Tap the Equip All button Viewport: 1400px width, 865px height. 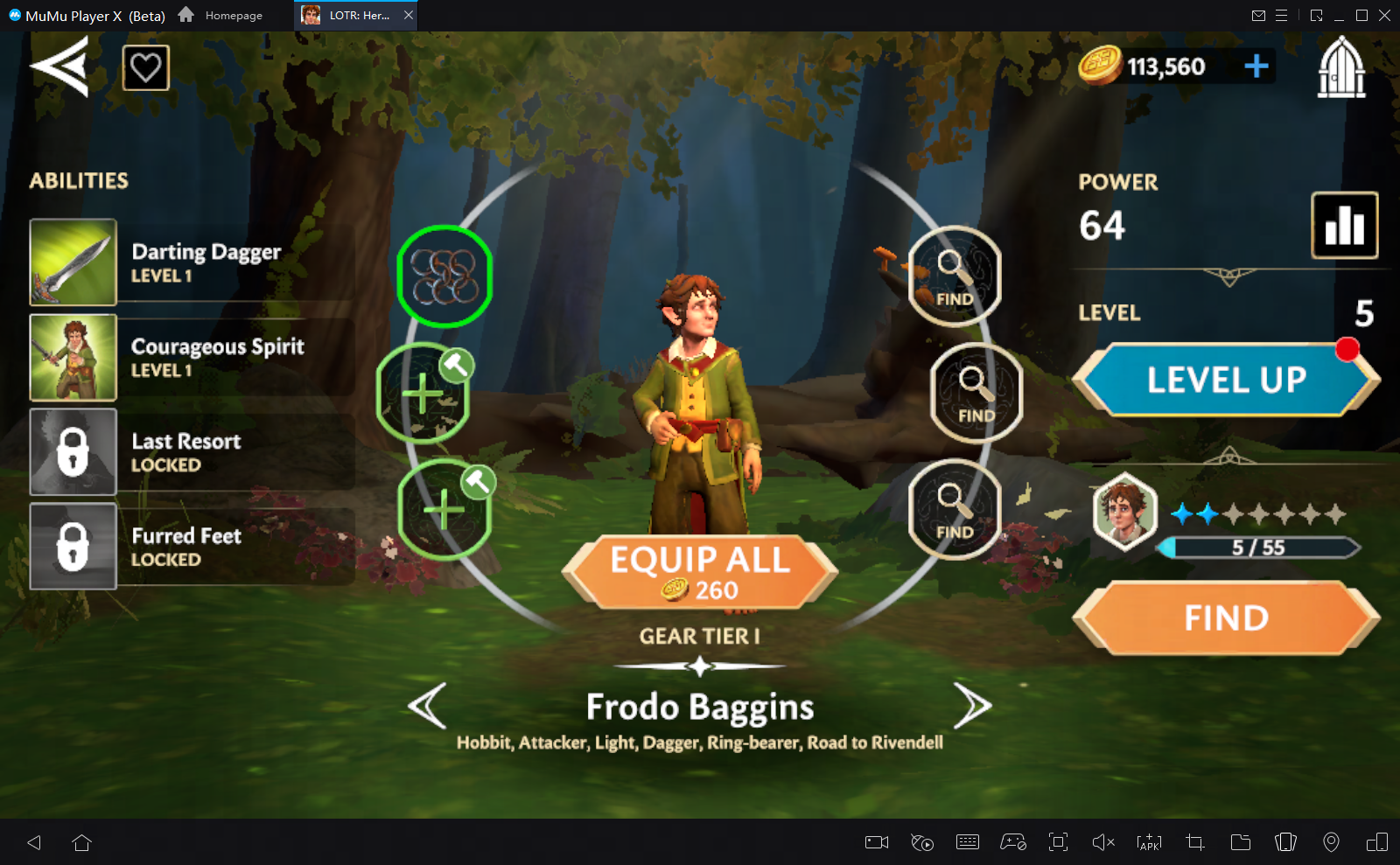pyautogui.click(x=700, y=572)
